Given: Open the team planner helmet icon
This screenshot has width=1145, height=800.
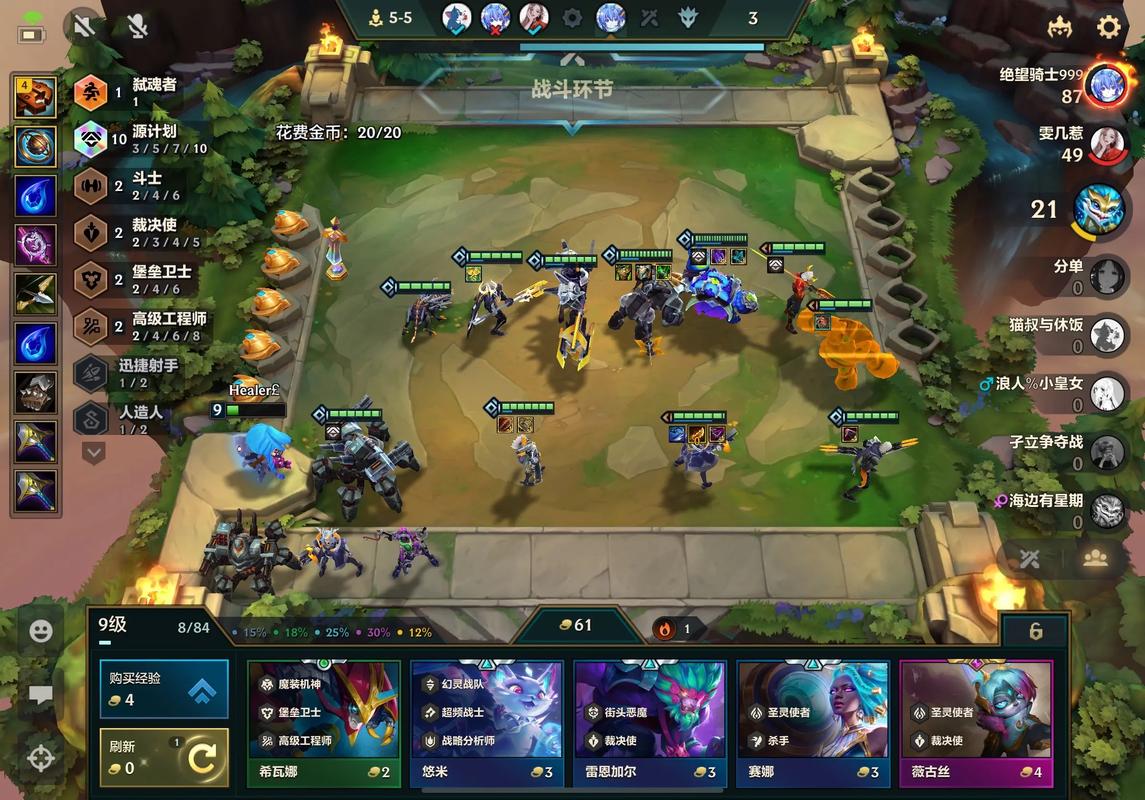Looking at the screenshot, I should pos(1060,27).
